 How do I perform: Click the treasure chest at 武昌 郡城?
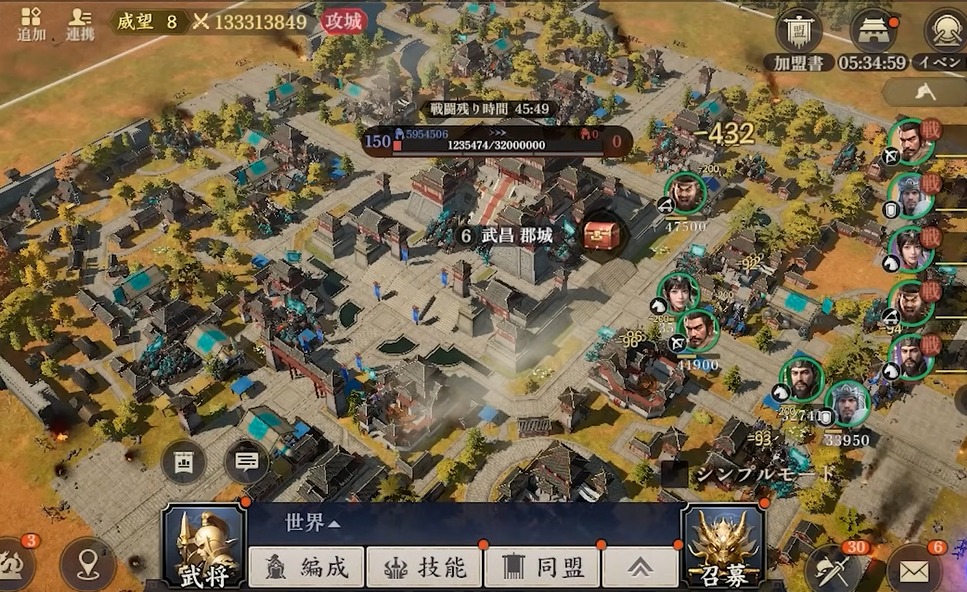click(603, 236)
